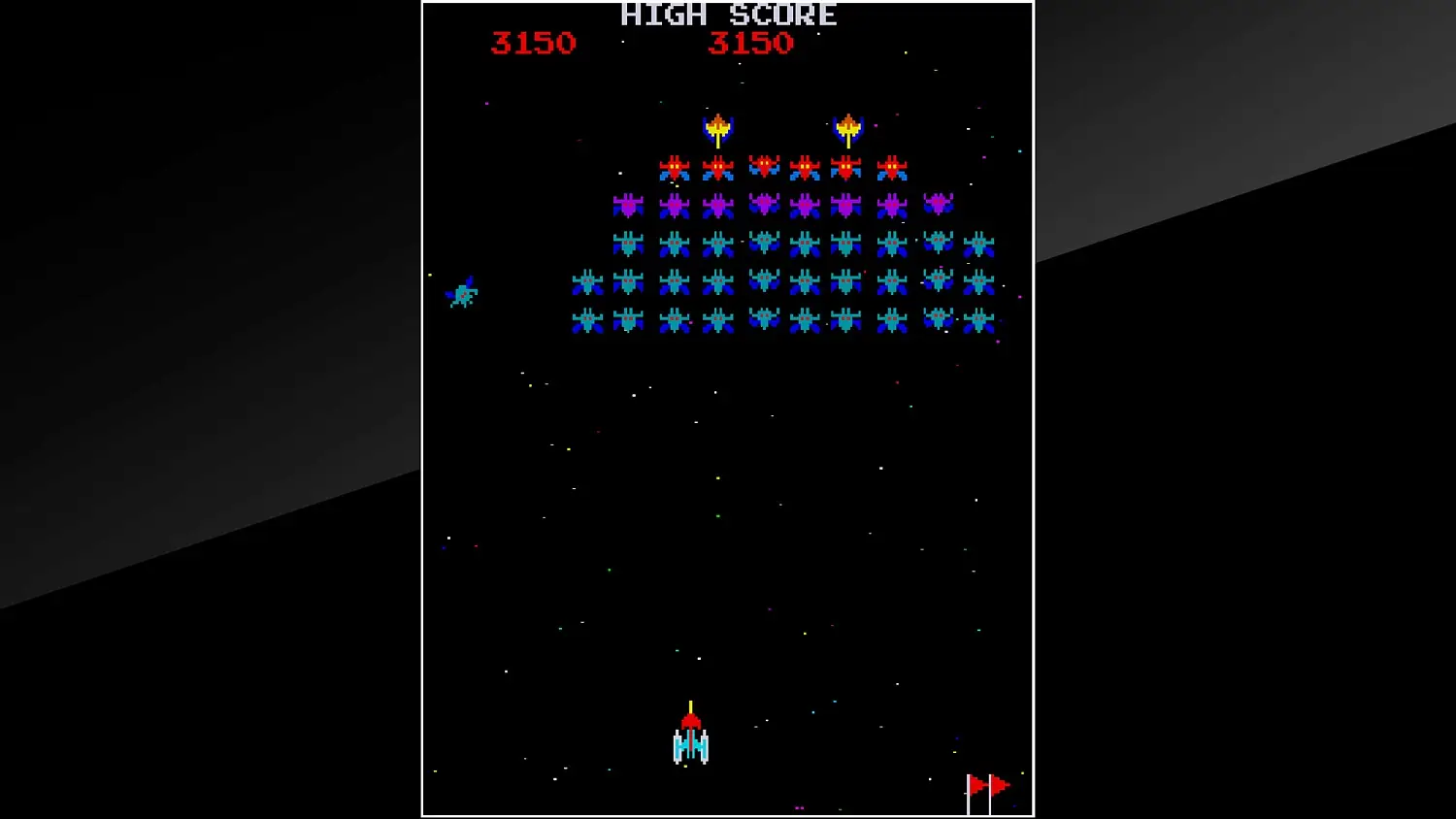Click the rightmost red escort alien
The width and height of the screenshot is (1456, 819).
click(x=891, y=166)
